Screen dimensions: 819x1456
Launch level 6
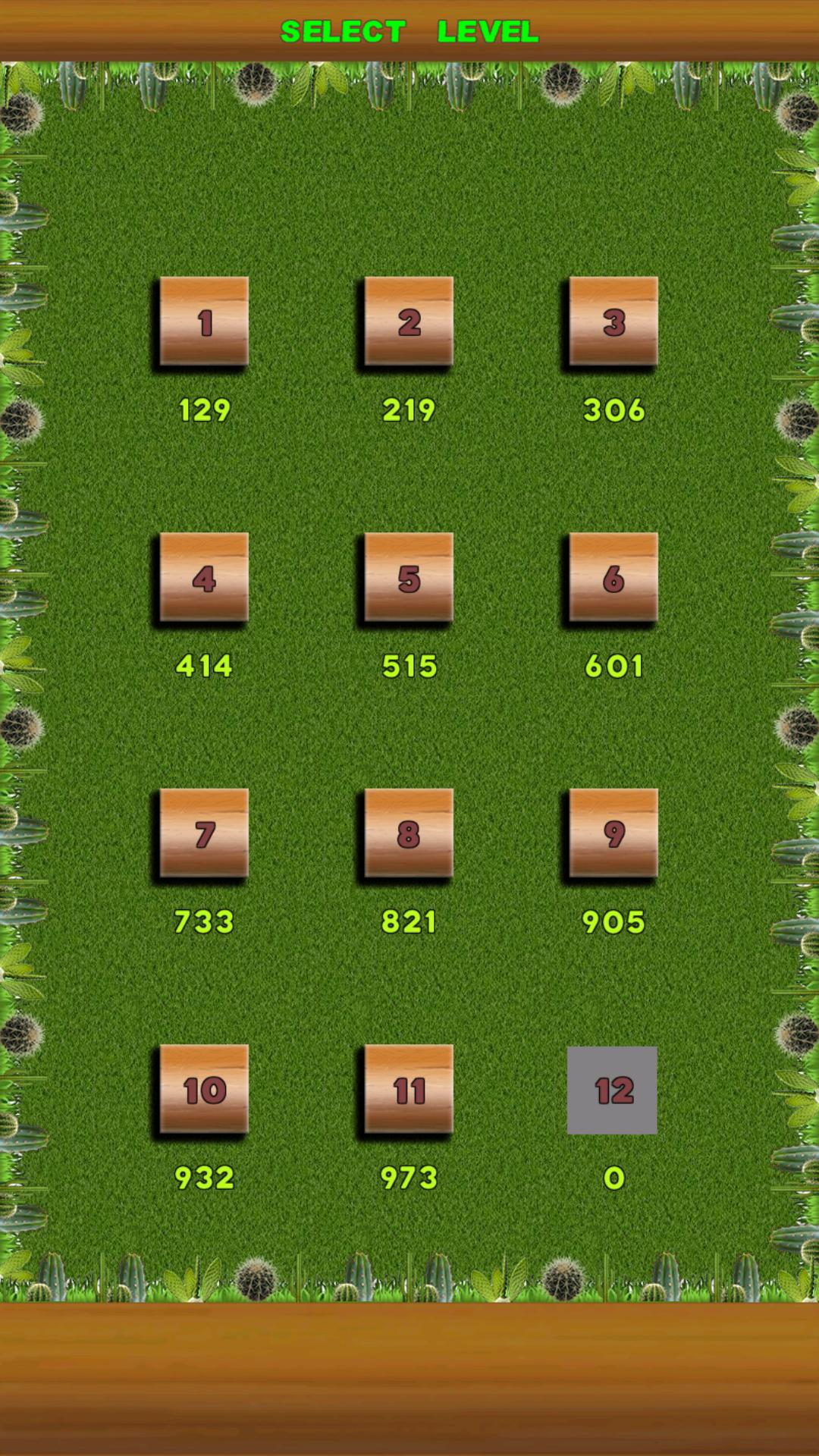[613, 578]
